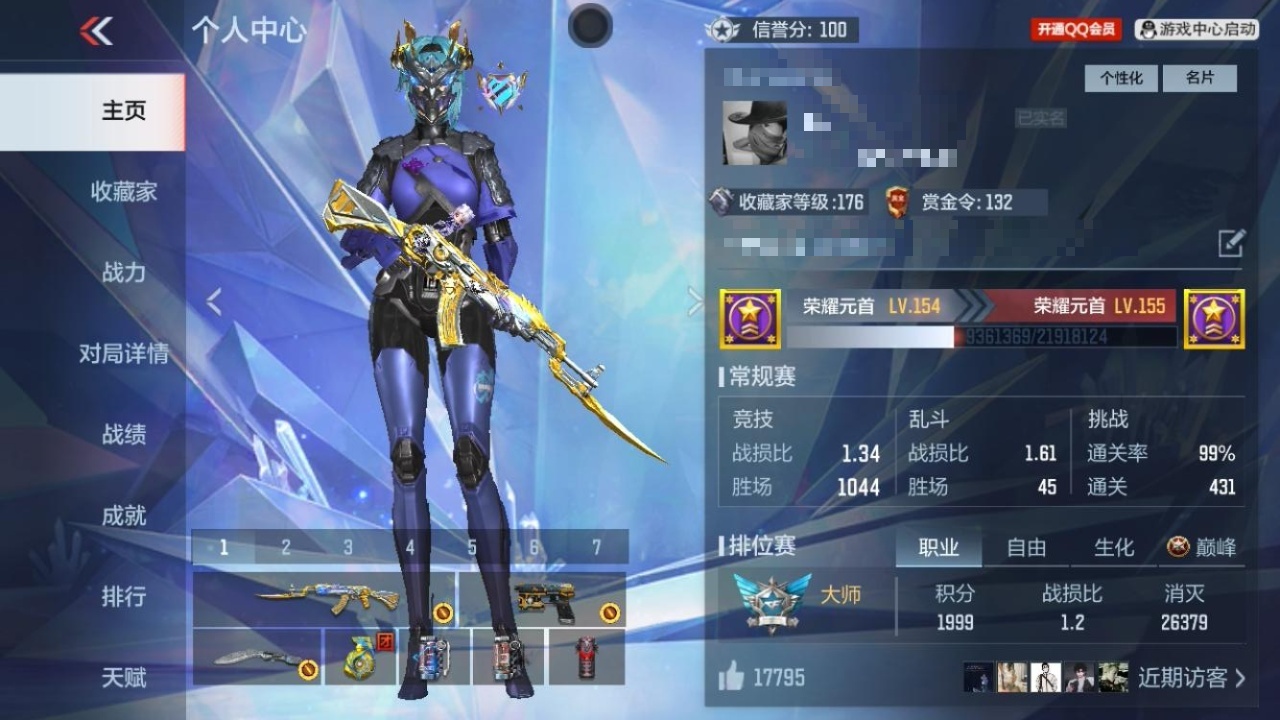Screen dimensions: 1280x720
Task: Switch to the 生化 ranked tab
Action: (x=1114, y=547)
